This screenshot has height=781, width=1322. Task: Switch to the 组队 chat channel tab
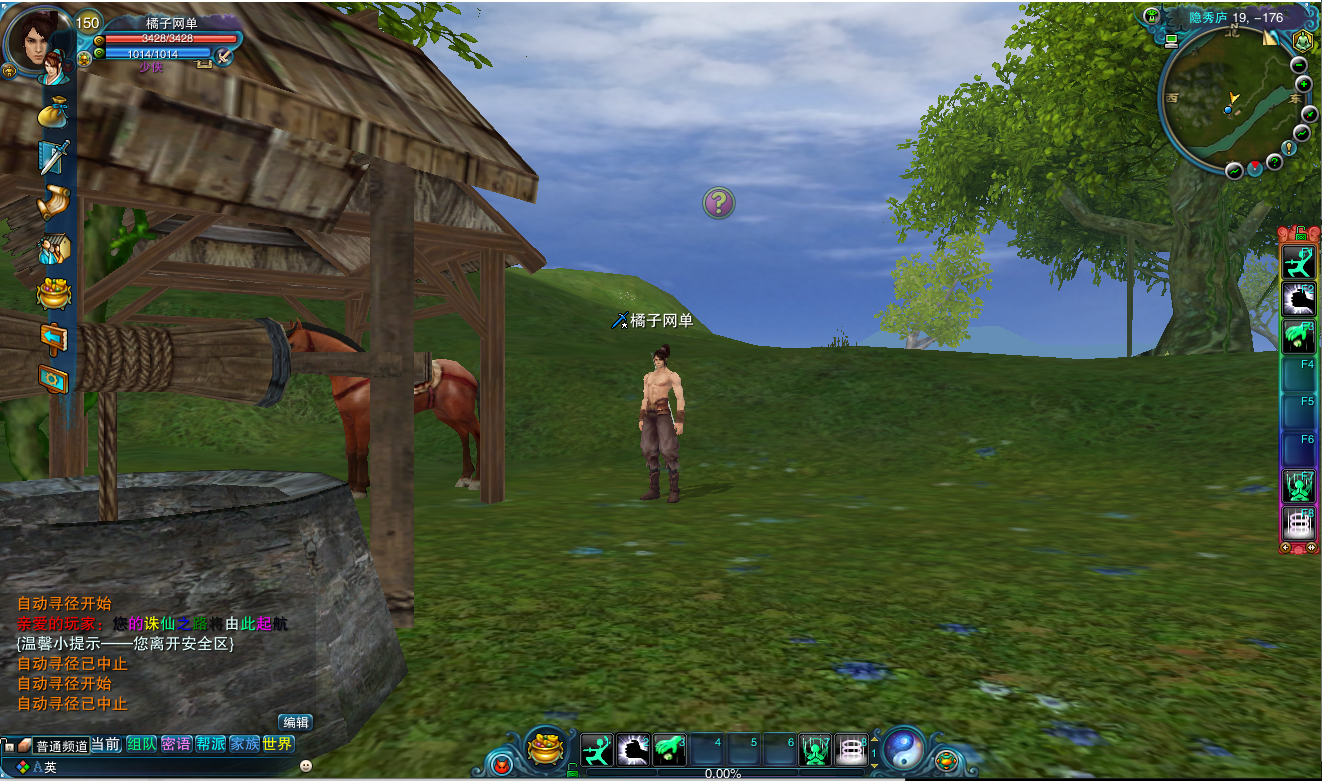[141, 744]
